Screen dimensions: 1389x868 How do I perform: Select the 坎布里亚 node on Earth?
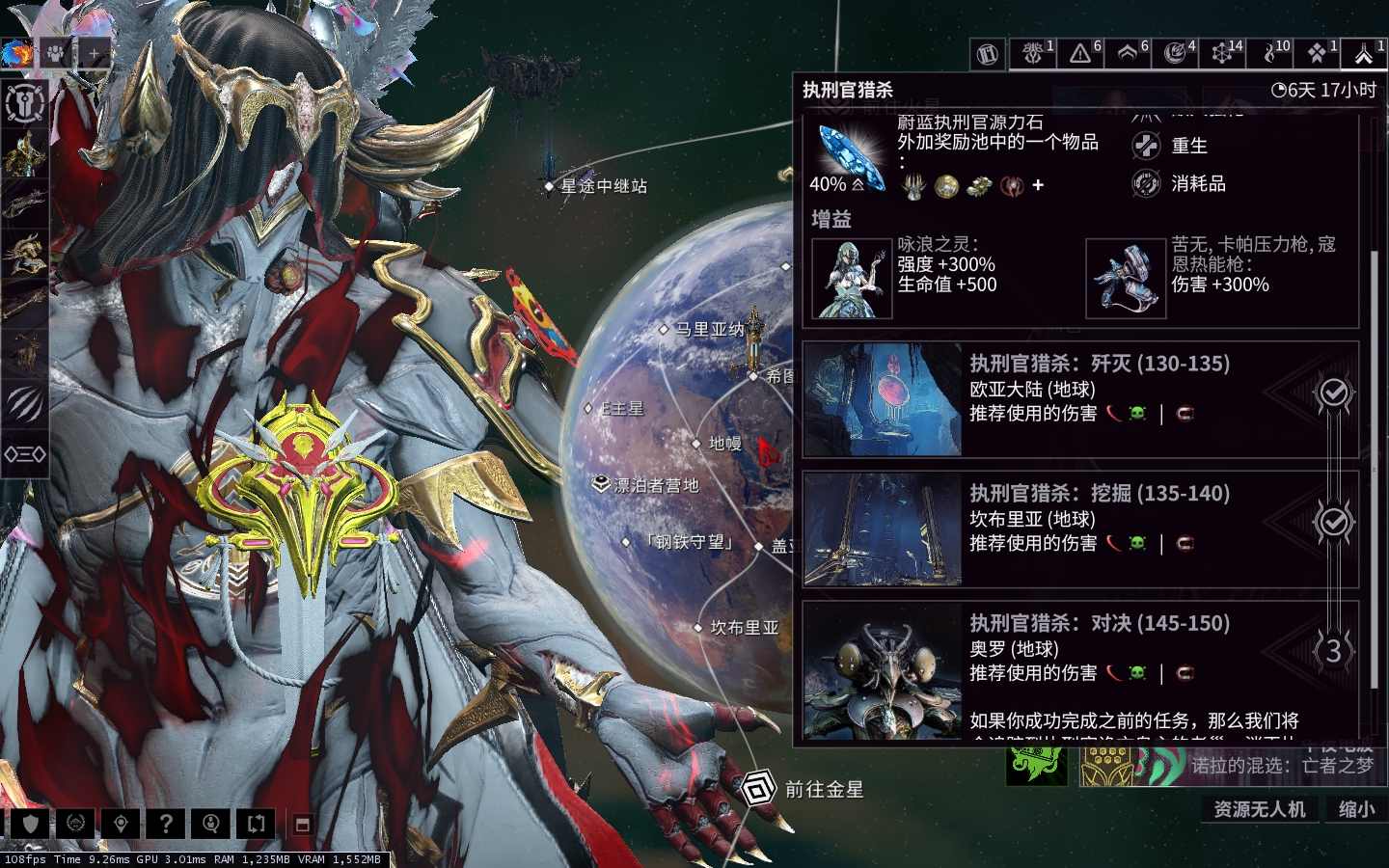pyautogui.click(x=743, y=628)
